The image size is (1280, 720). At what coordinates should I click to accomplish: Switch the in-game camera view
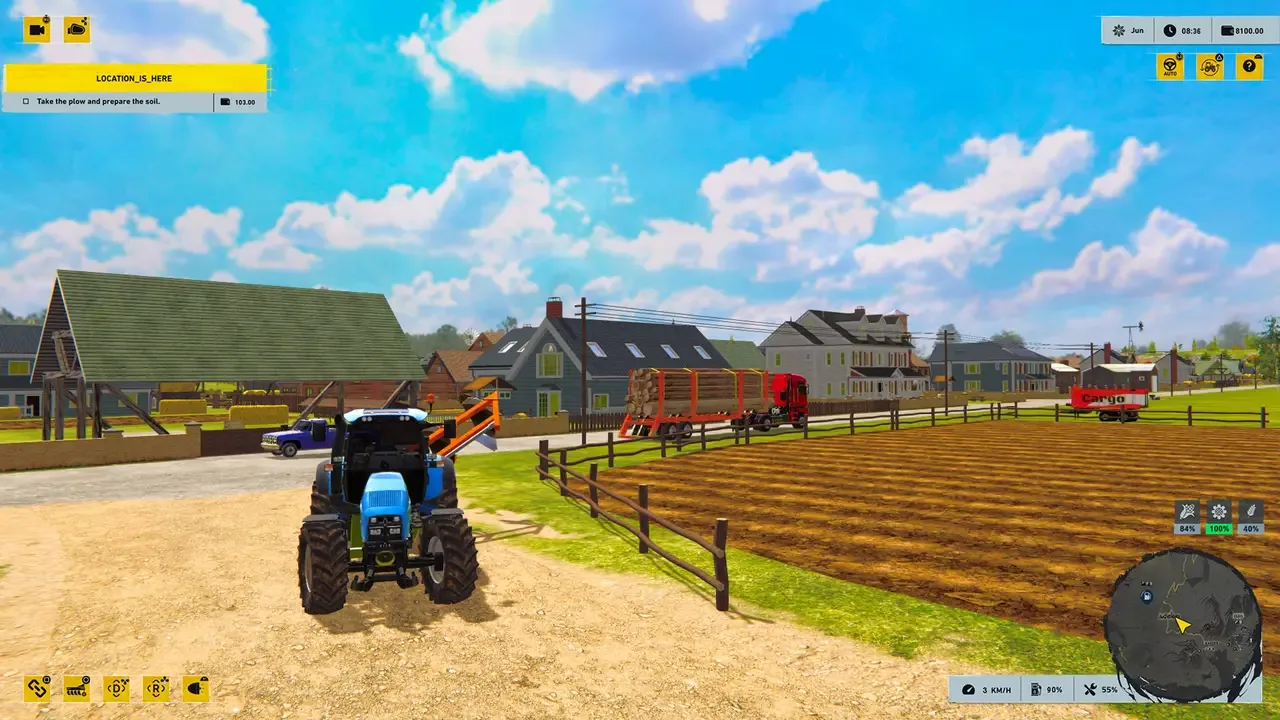click(38, 29)
